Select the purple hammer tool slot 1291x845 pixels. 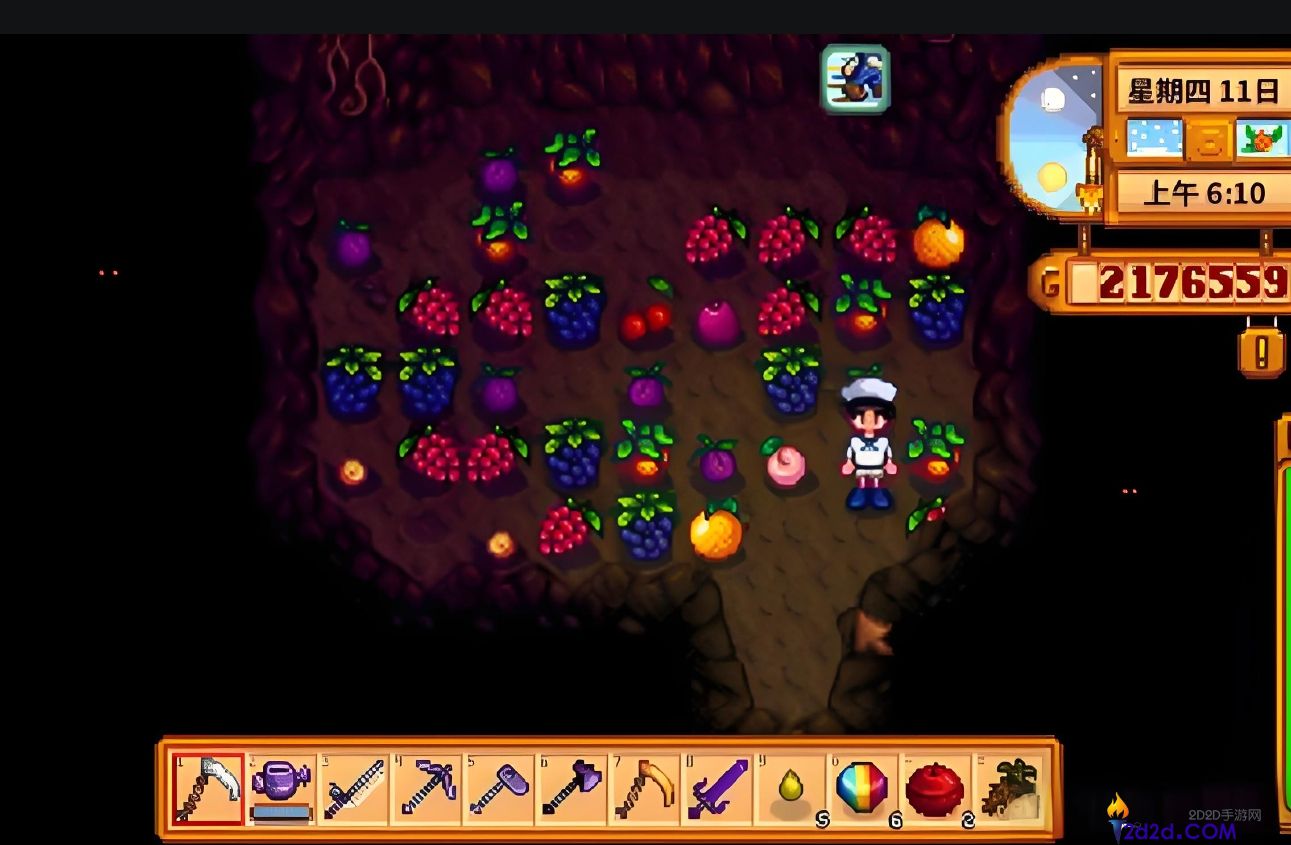click(499, 788)
